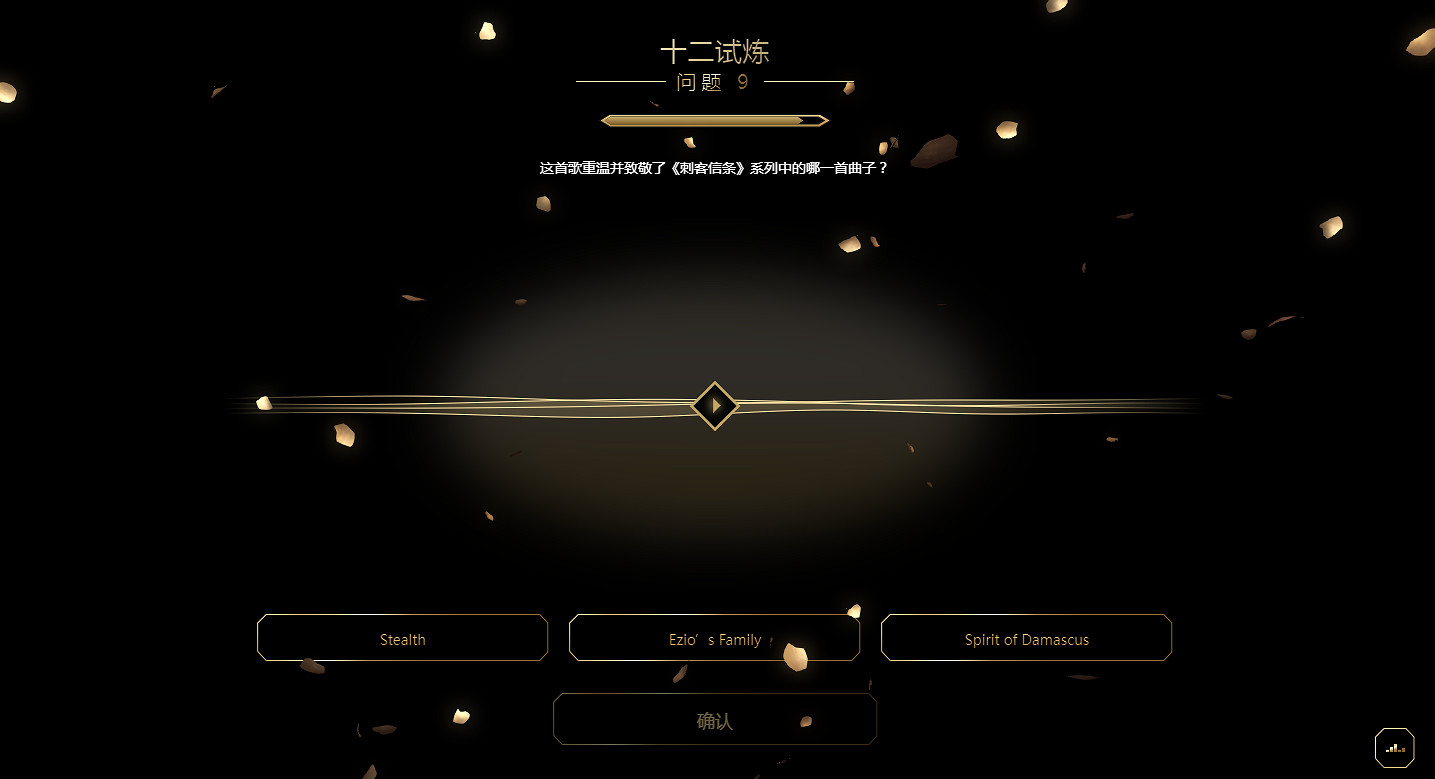Viewport: 1435px width, 779px height.
Task: Pick the Spirit of Damascus option
Action: coord(1026,638)
